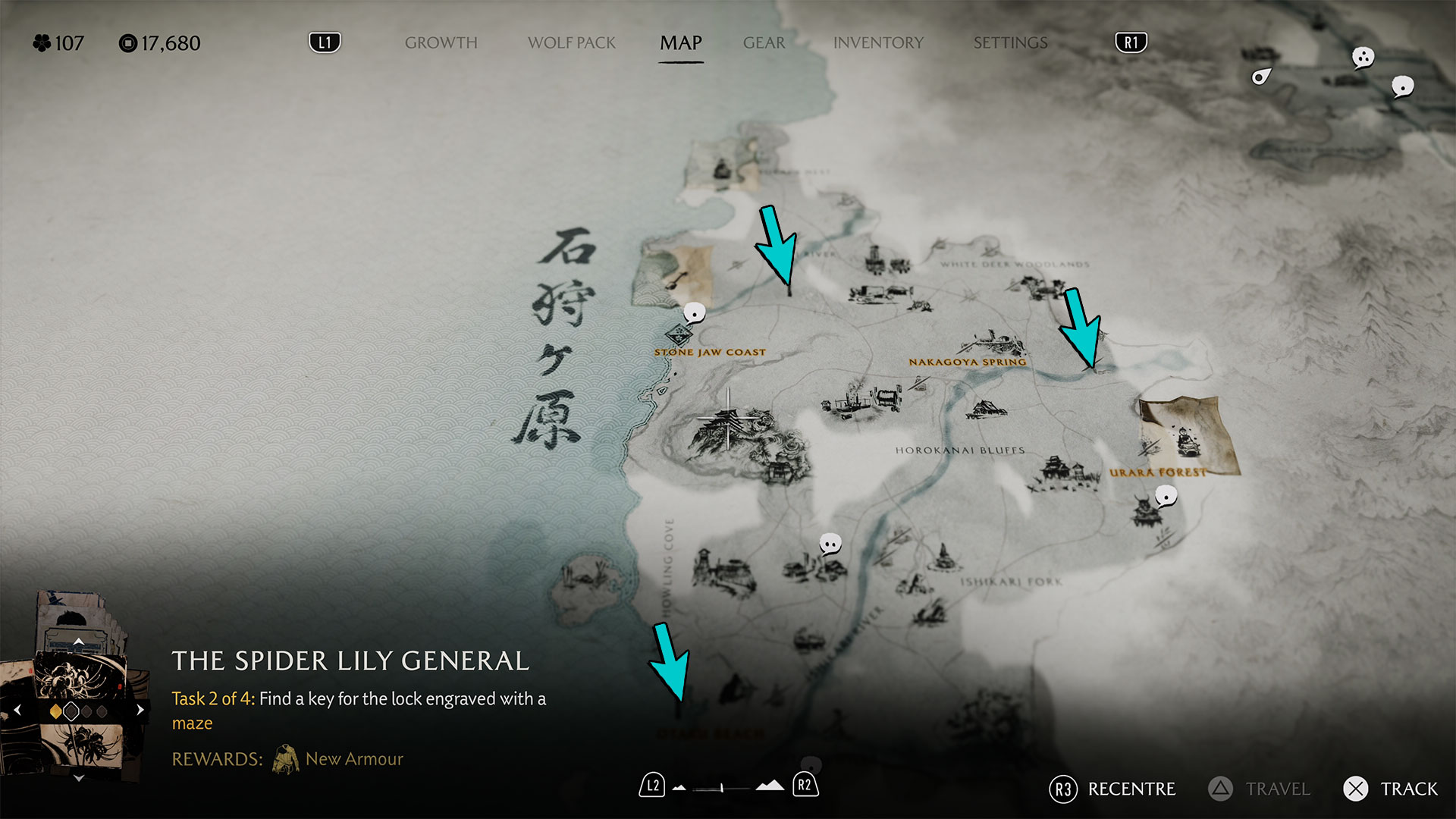The height and width of the screenshot is (819, 1456).
Task: Show the previous quest card with left arrow
Action: [17, 711]
